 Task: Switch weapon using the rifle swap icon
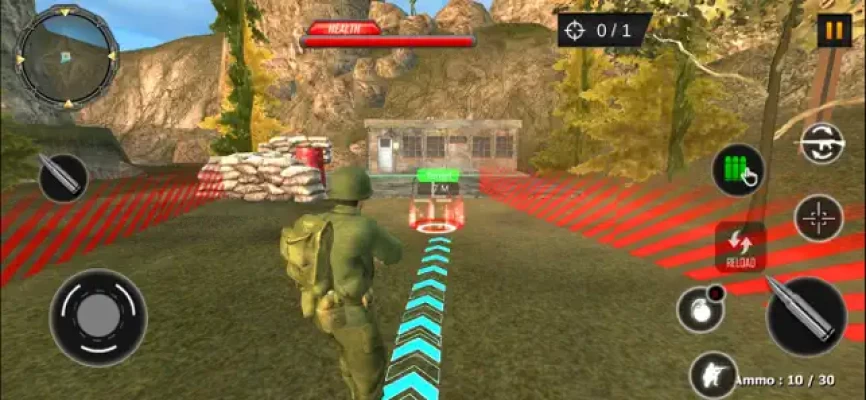pyautogui.click(x=822, y=144)
